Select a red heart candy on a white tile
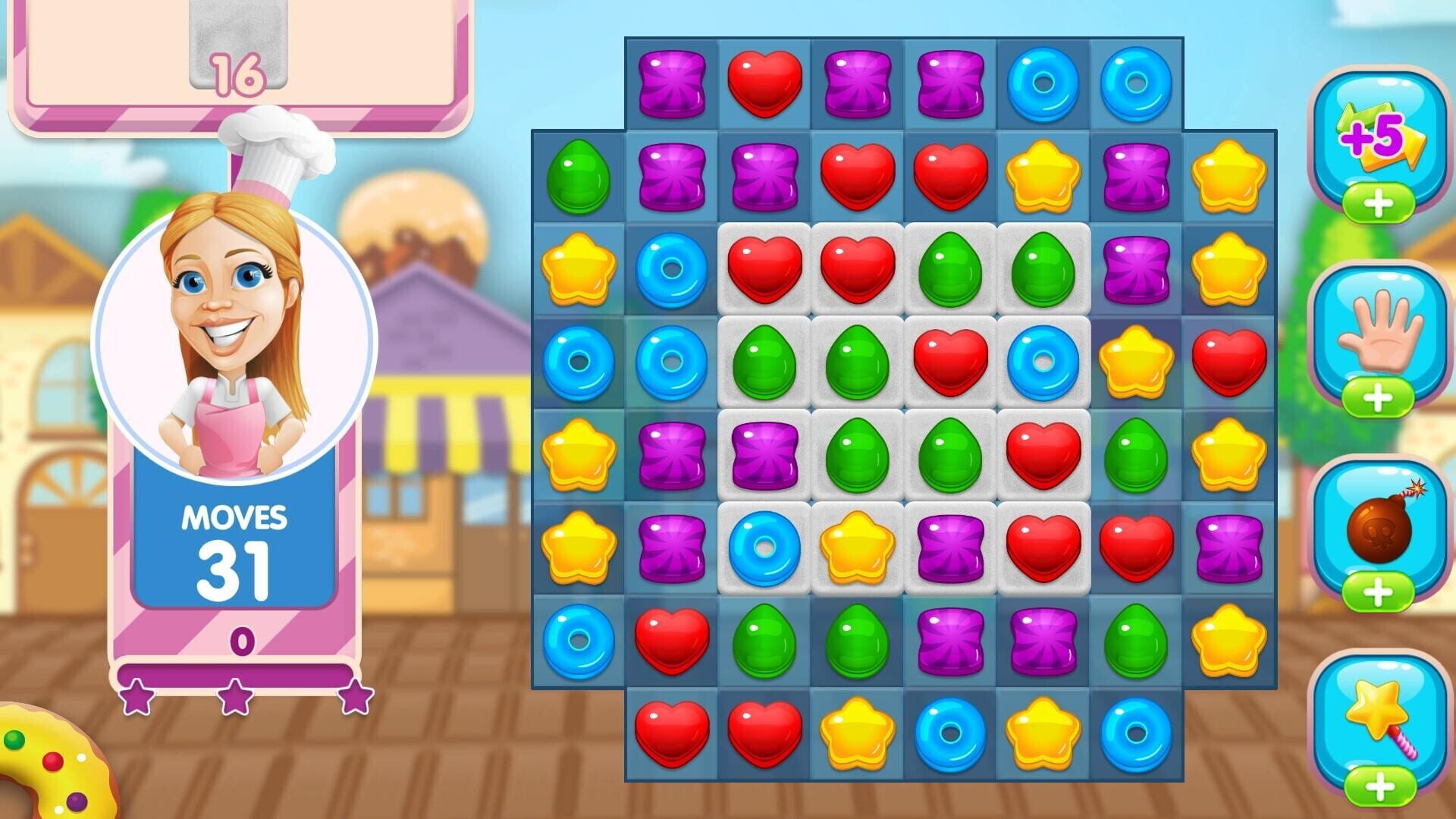Image resolution: width=1456 pixels, height=819 pixels. click(766, 269)
